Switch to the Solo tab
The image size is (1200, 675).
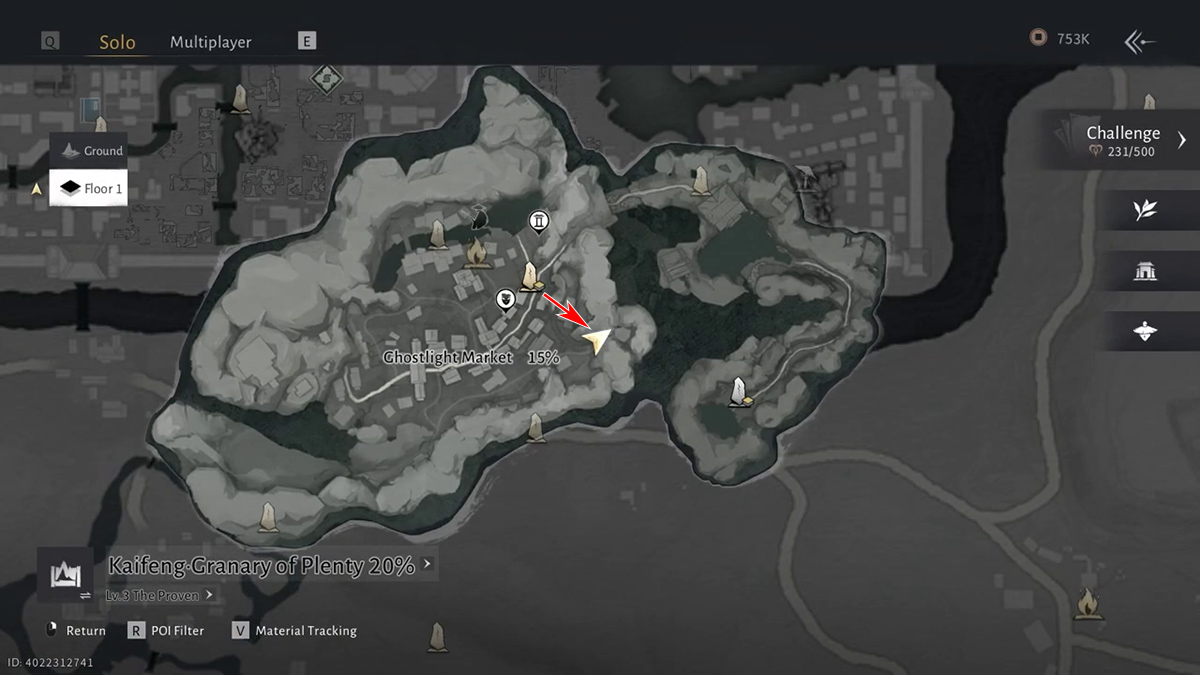tap(117, 42)
